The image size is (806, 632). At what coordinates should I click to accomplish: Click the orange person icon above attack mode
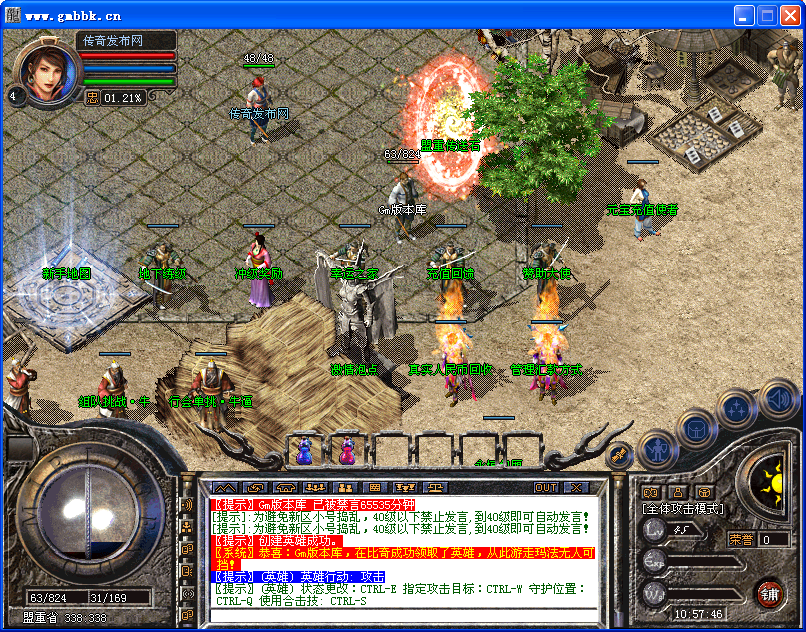(677, 491)
